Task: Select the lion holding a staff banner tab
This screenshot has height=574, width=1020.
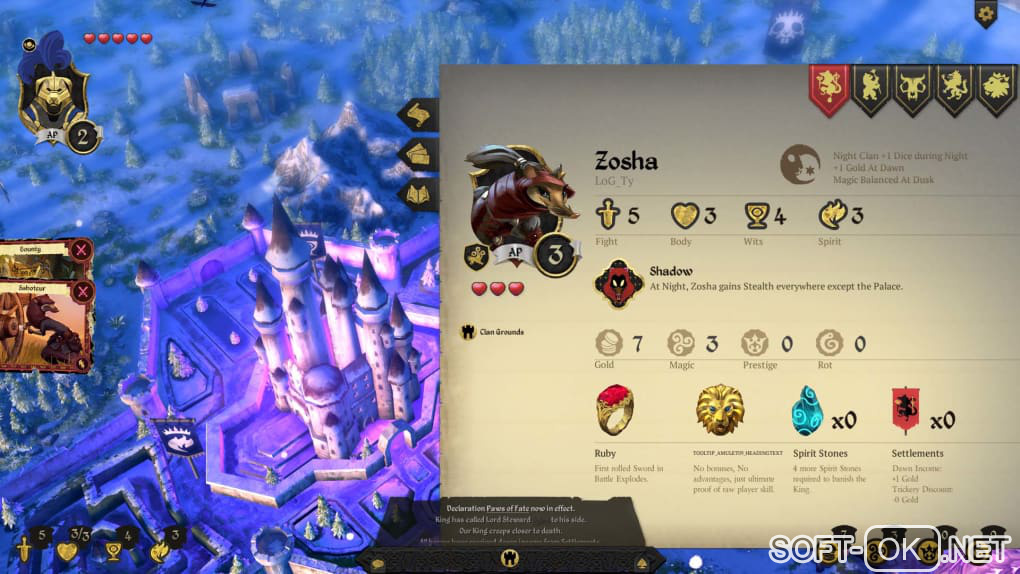Action: [x=871, y=88]
